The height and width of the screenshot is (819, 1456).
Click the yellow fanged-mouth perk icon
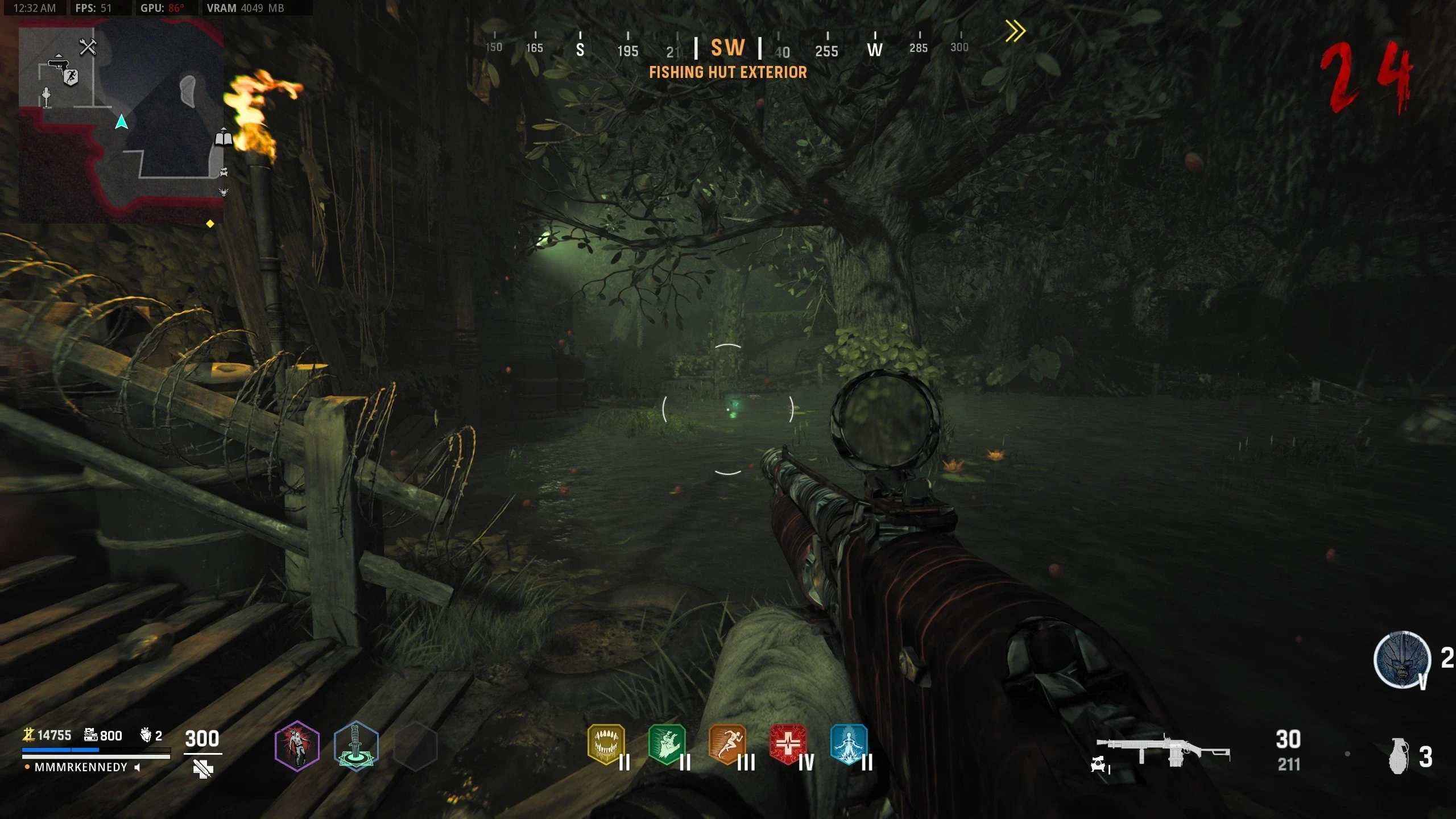tap(606, 743)
